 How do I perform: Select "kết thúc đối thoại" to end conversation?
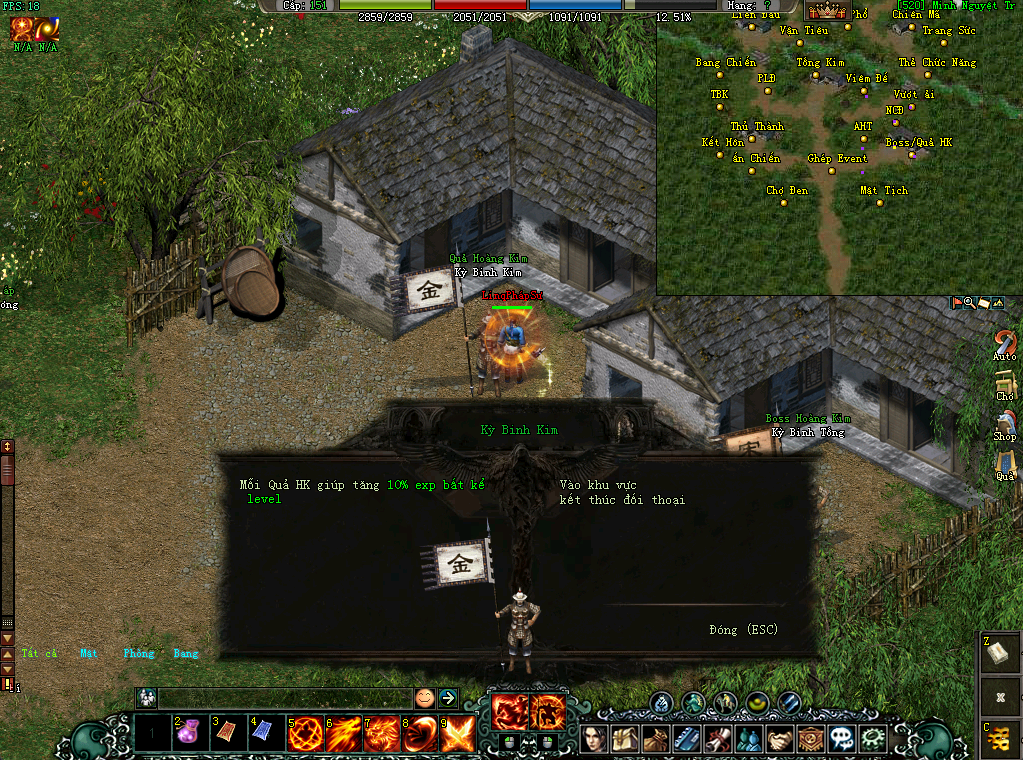[x=622, y=500]
